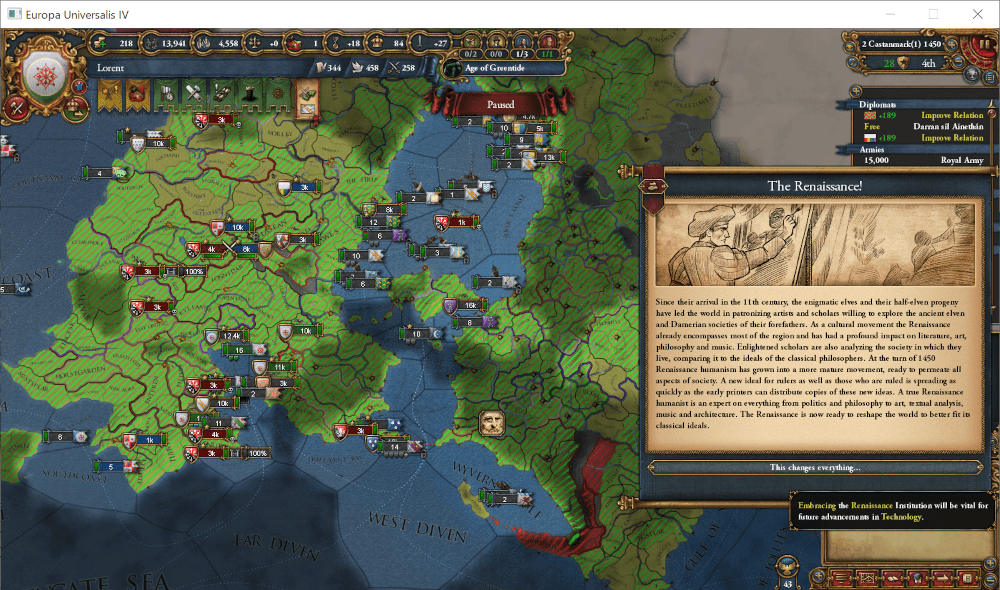Maximize the game window

point(933,14)
